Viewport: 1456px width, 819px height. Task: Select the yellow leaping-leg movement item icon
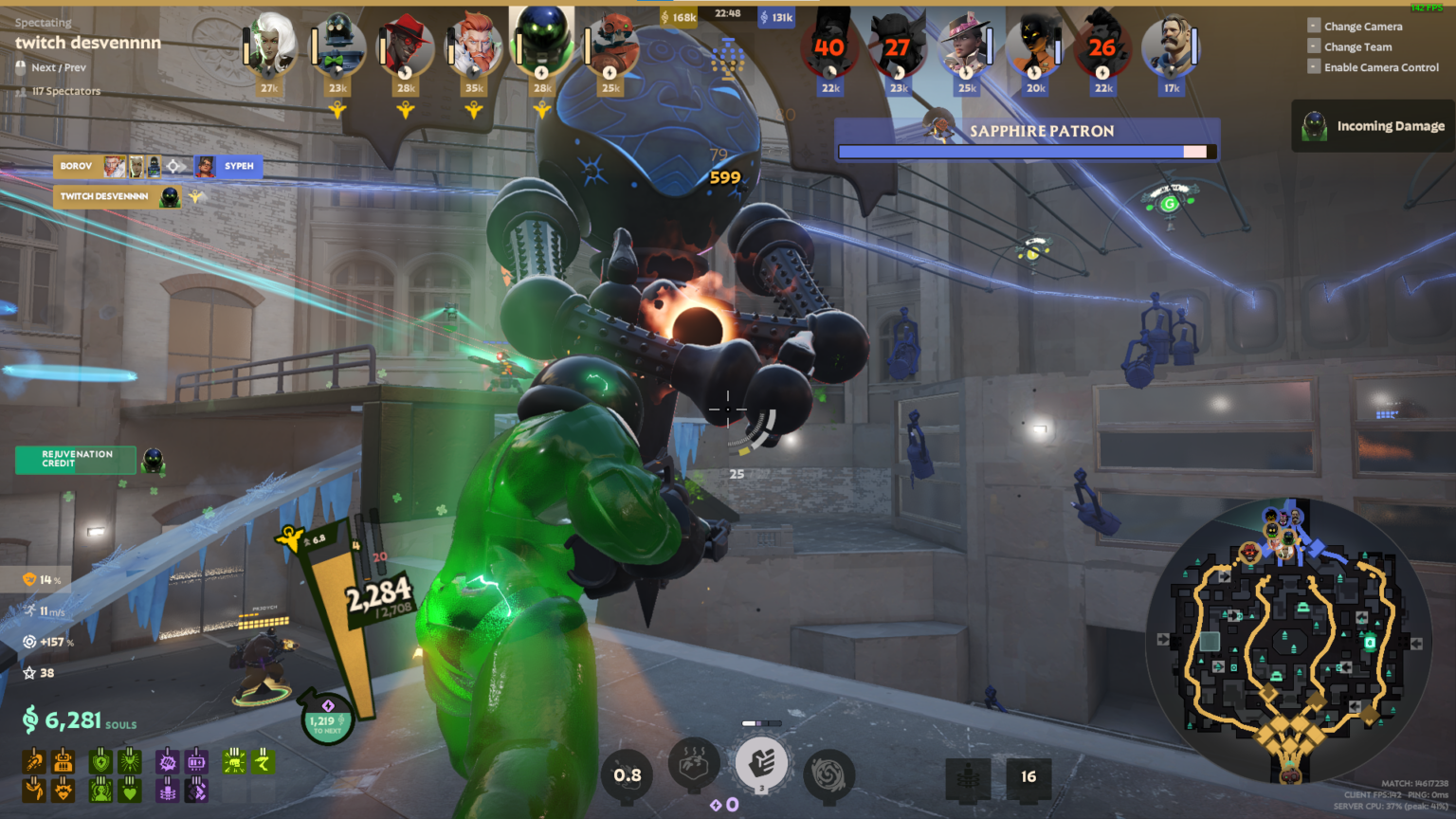264,760
